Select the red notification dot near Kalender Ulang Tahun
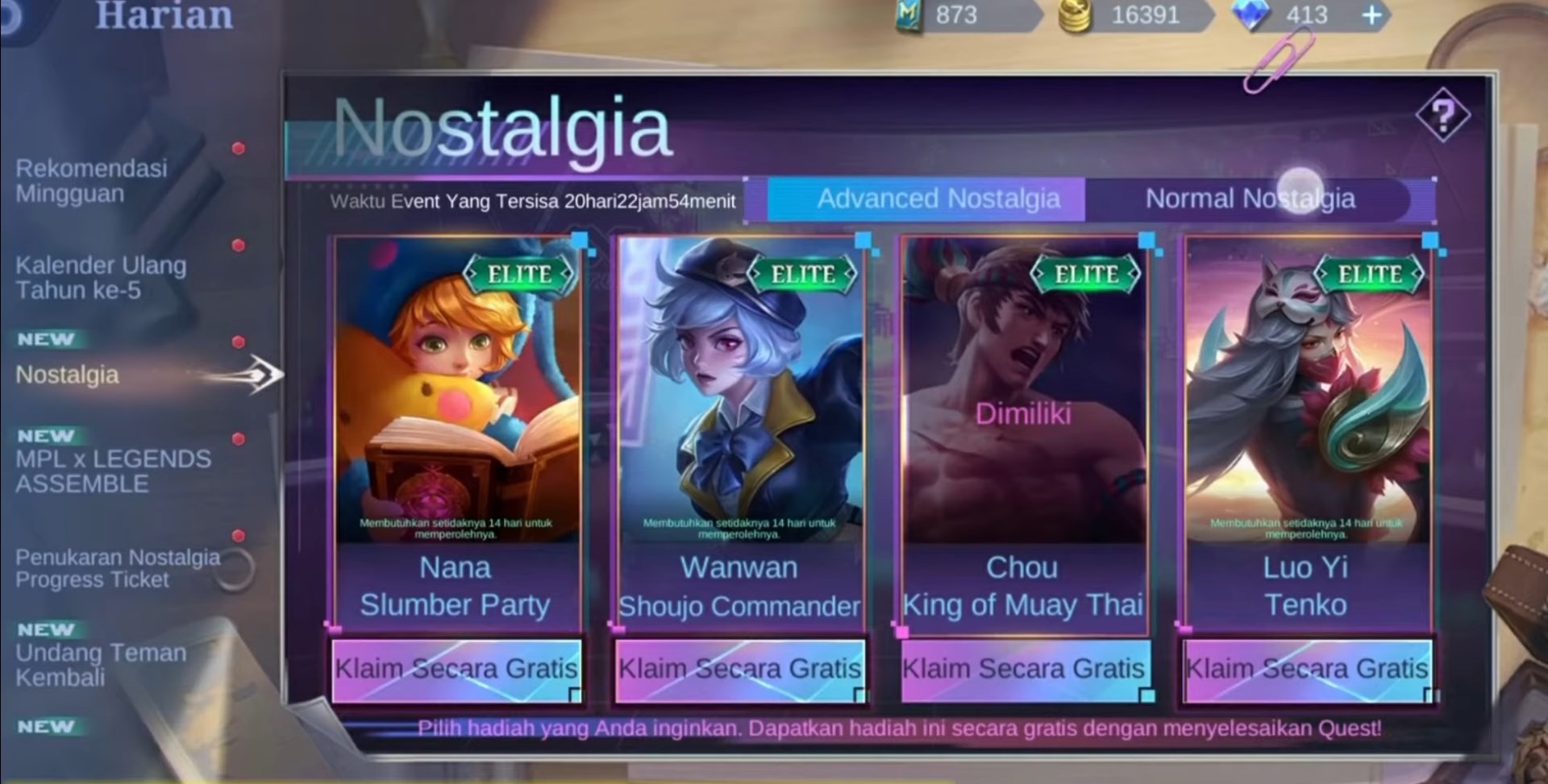This screenshot has width=1548, height=784. point(236,244)
